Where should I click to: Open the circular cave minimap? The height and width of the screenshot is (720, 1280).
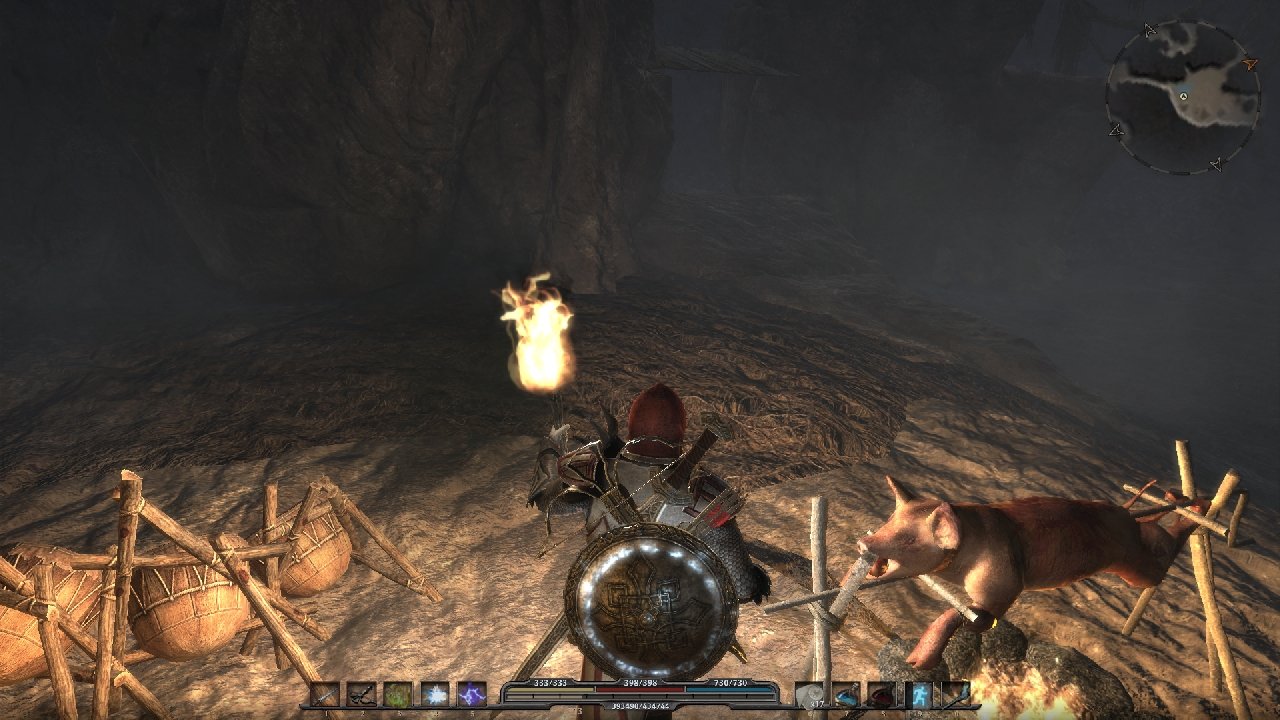click(x=1182, y=97)
